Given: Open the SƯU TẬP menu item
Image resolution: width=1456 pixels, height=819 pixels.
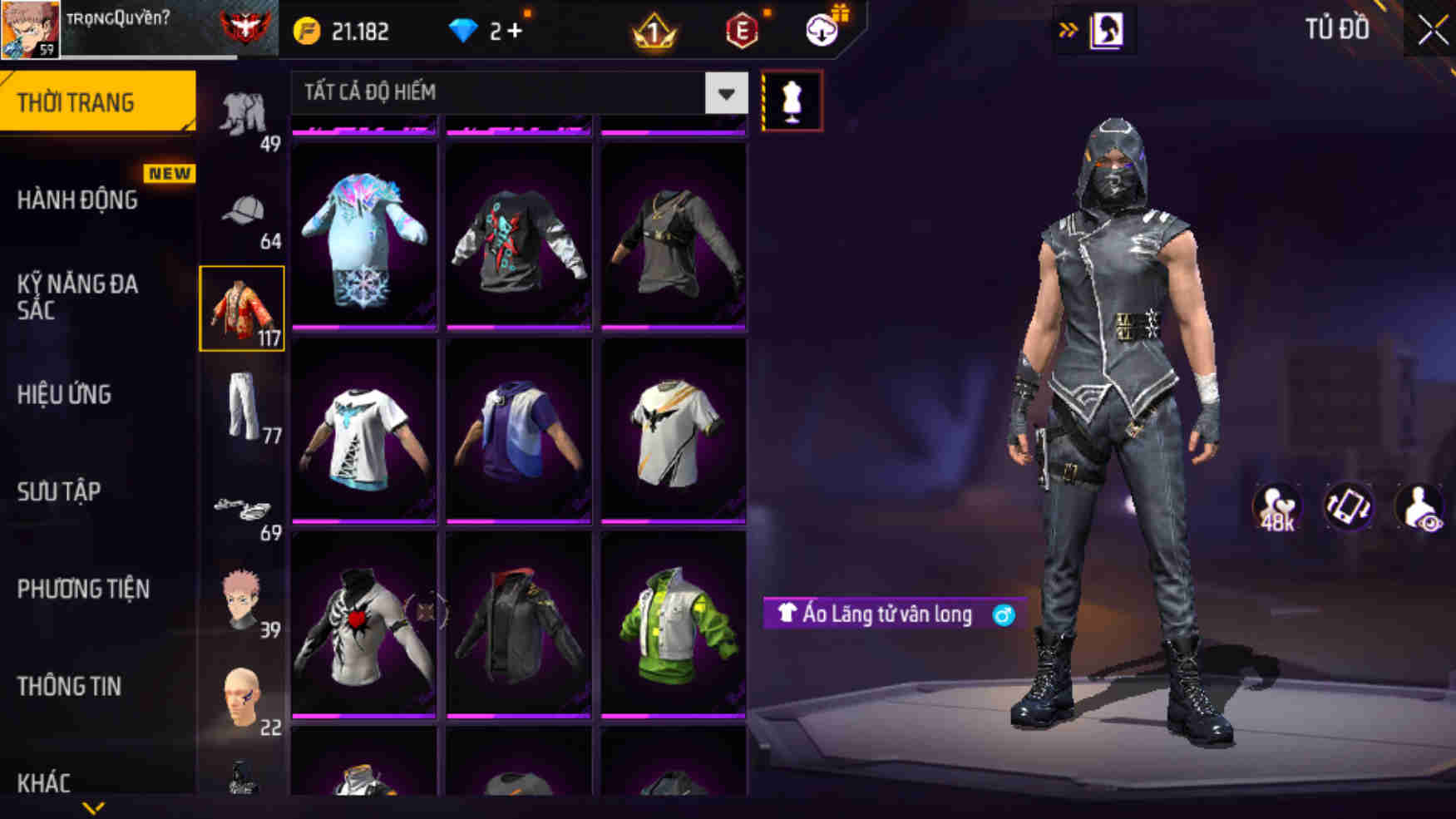Looking at the screenshot, I should [58, 492].
